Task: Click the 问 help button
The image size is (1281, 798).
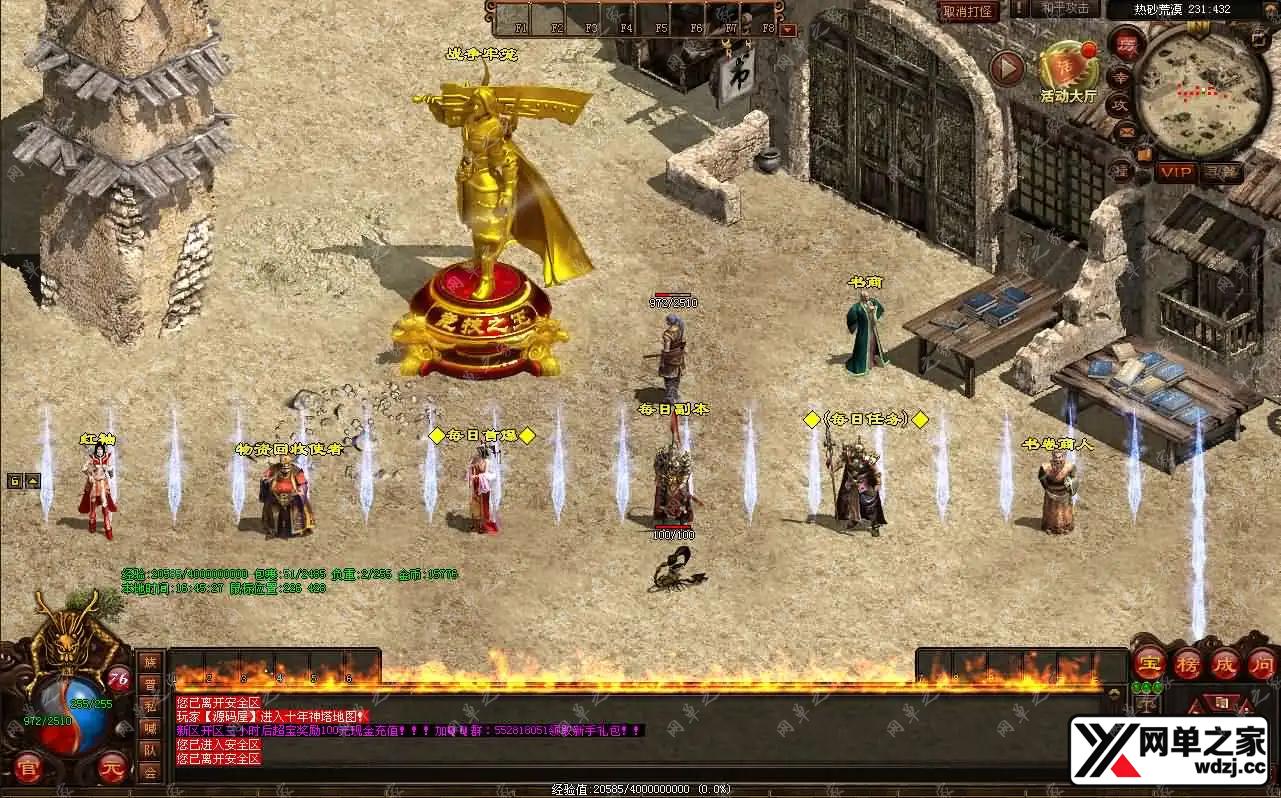Action: (x=1263, y=661)
